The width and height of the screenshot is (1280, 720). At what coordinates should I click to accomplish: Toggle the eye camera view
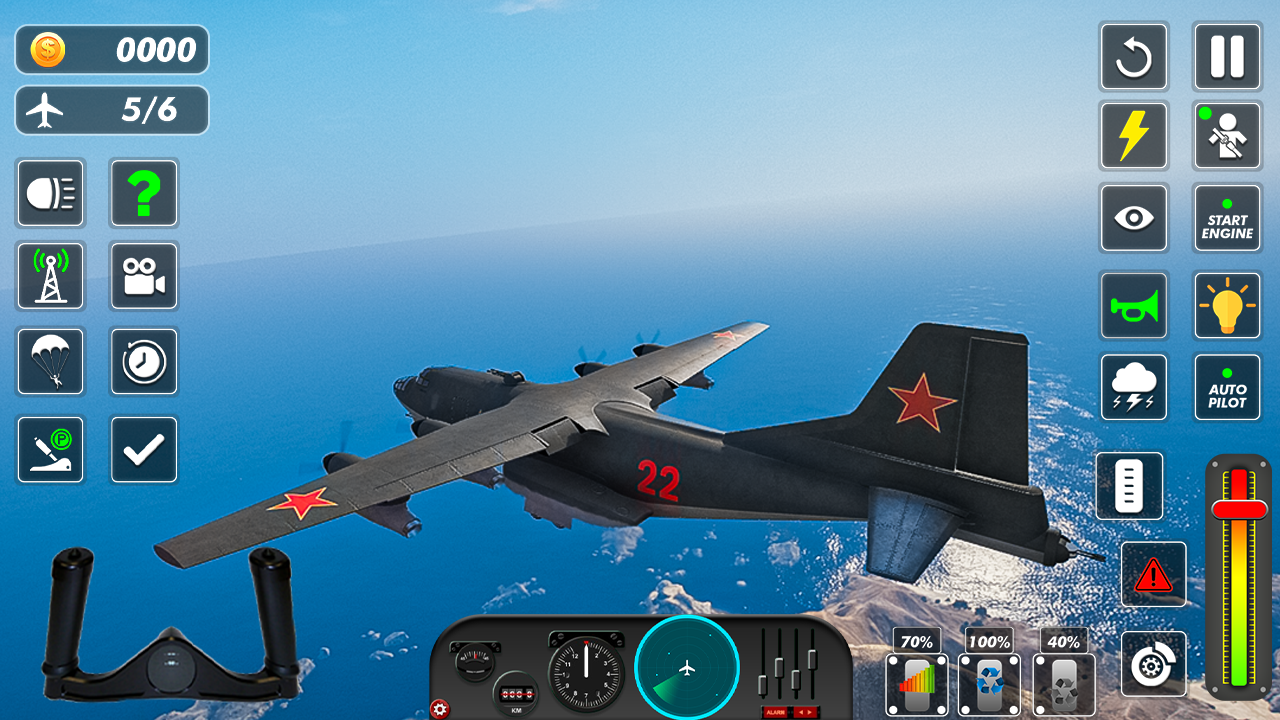[x=1134, y=218]
